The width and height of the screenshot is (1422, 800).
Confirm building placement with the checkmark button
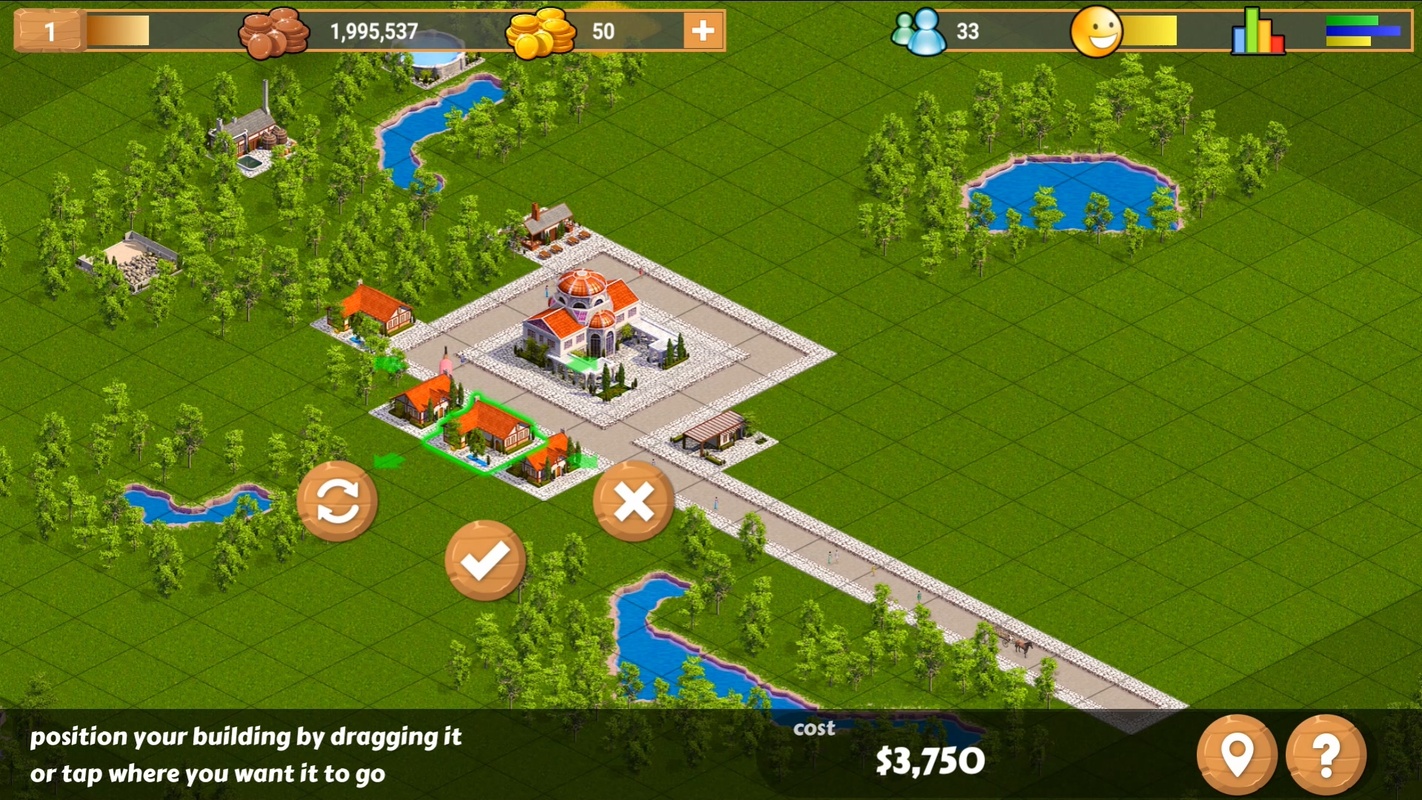[x=485, y=560]
